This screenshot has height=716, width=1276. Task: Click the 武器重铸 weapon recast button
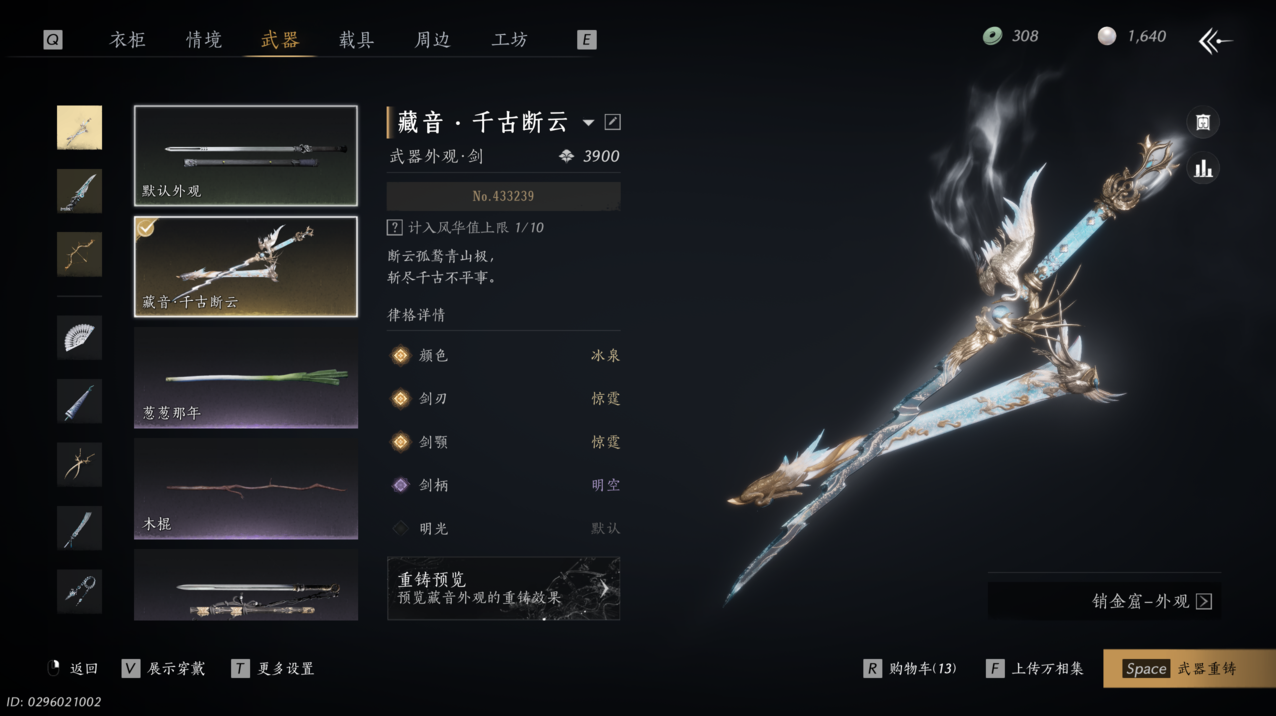[x=1189, y=669]
